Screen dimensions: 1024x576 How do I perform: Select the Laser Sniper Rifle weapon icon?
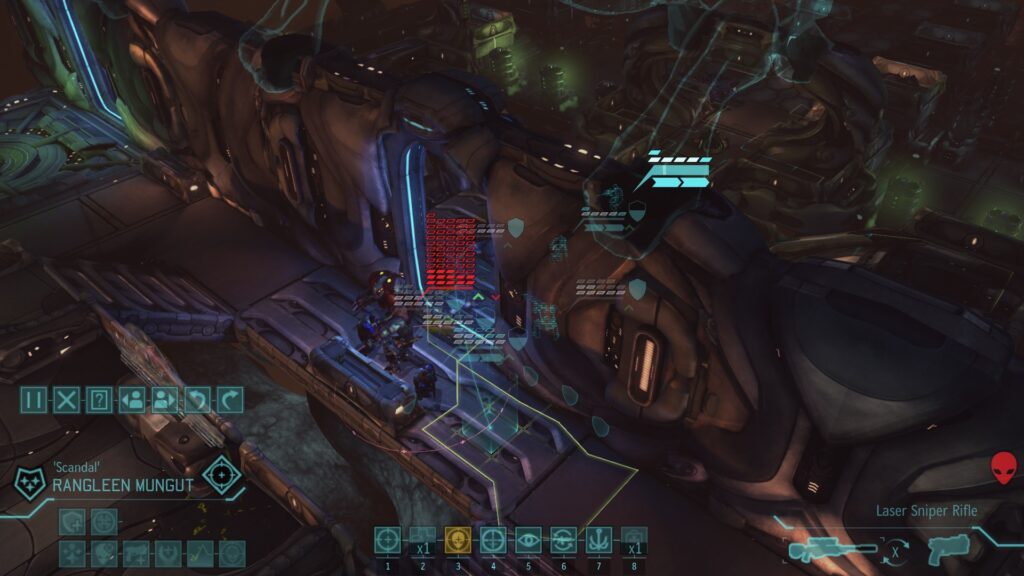tap(832, 549)
